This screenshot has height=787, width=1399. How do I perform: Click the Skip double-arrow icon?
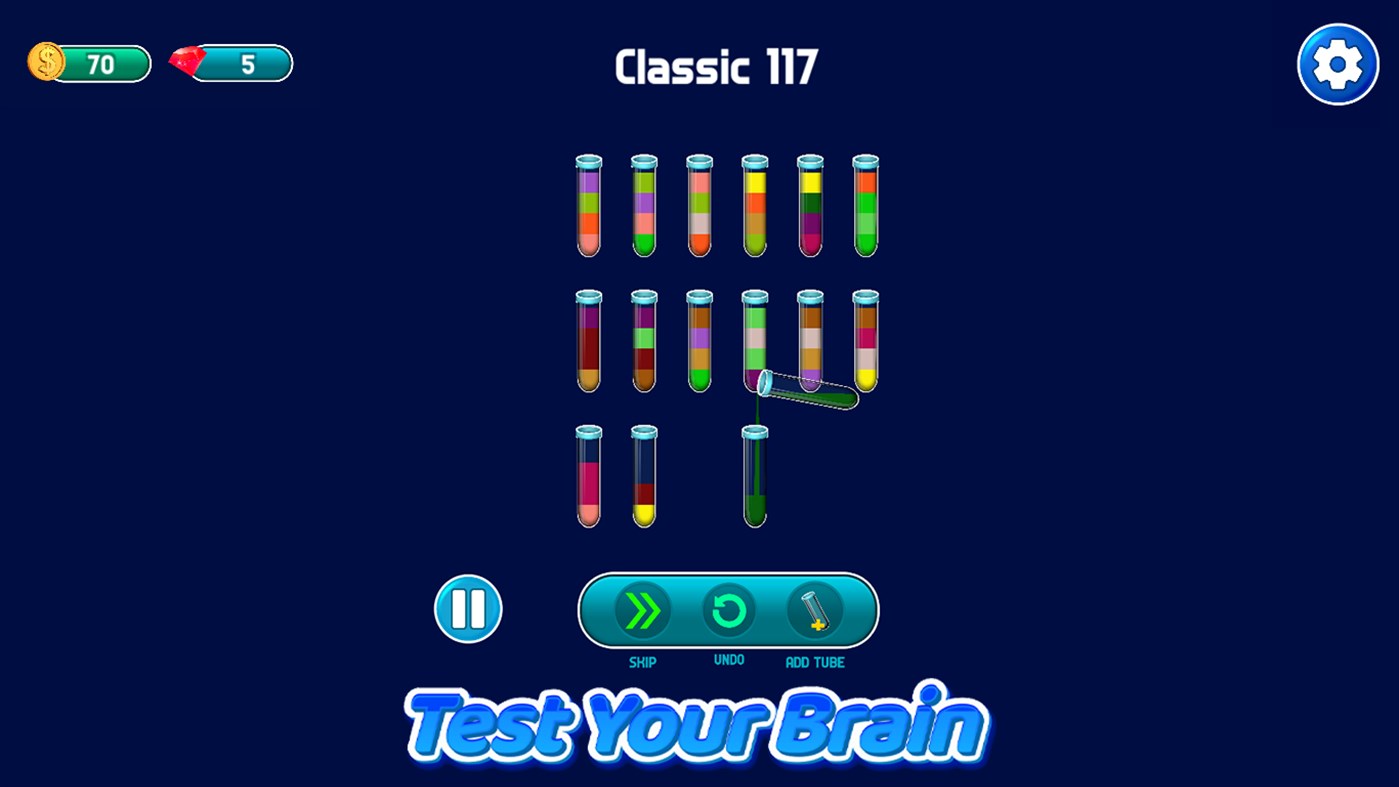[643, 609]
